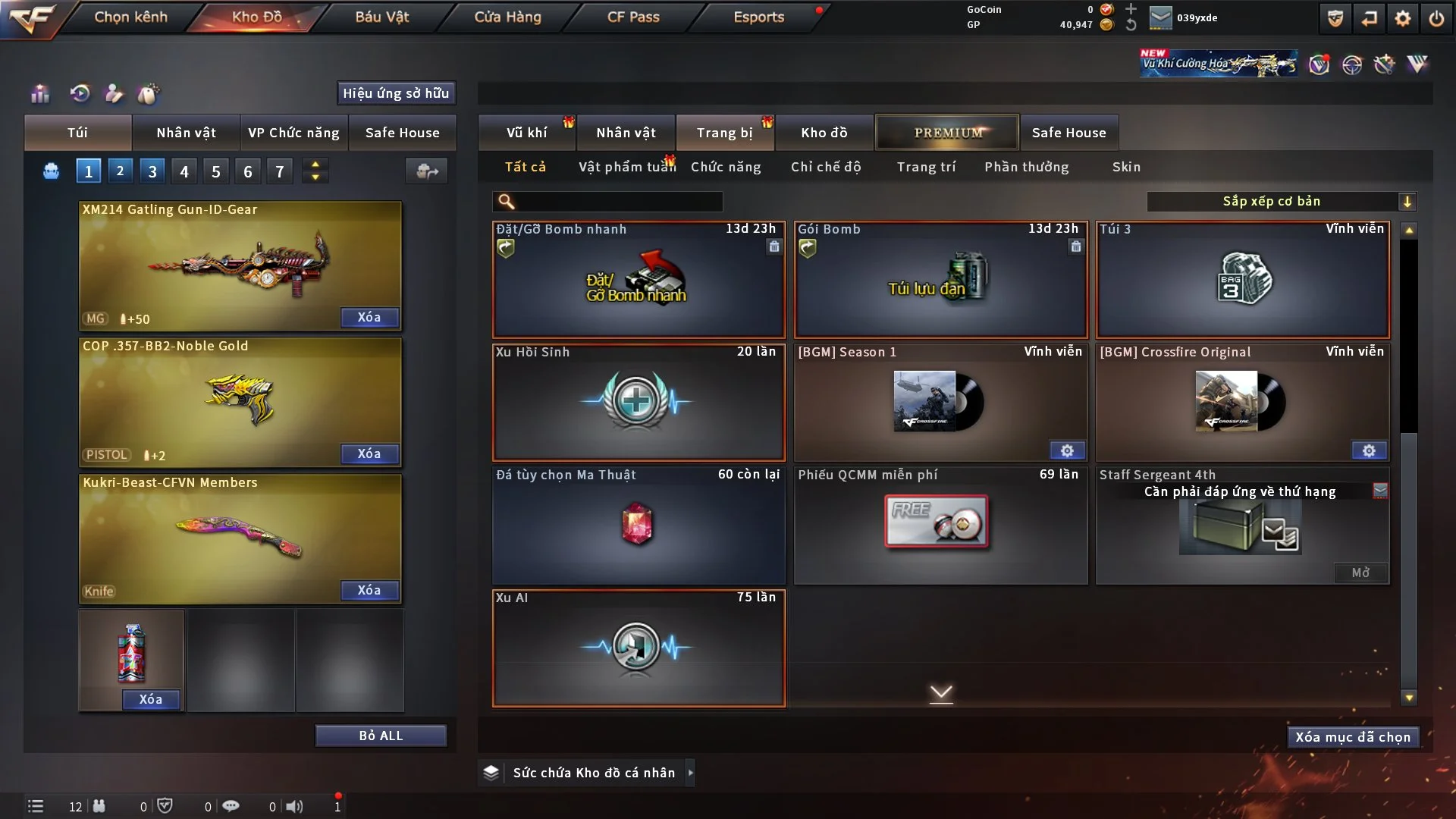
Task: Remove the Kukri-Beast knife with Xóa
Action: [369, 590]
